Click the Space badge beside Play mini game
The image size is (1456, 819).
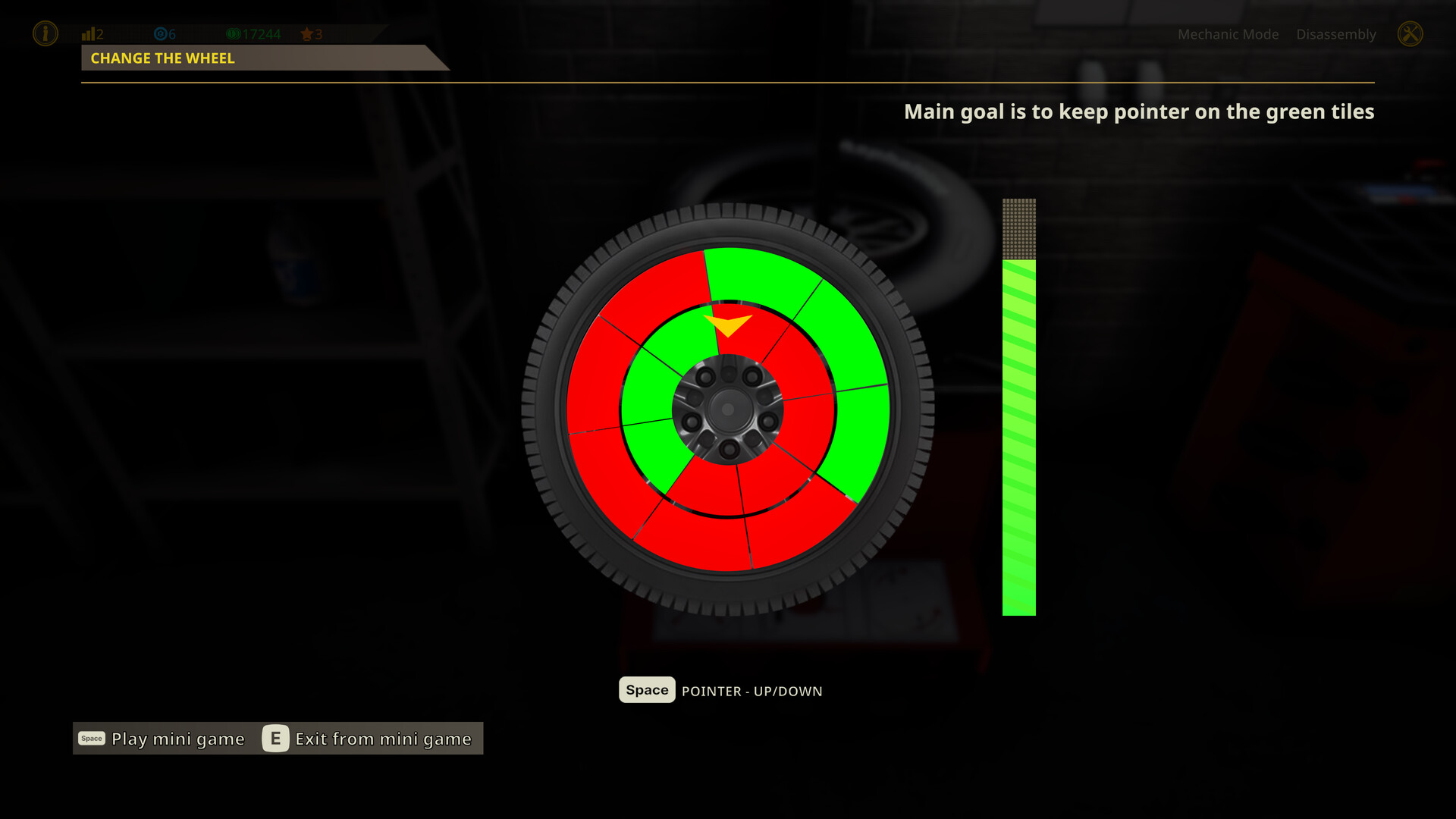(91, 738)
